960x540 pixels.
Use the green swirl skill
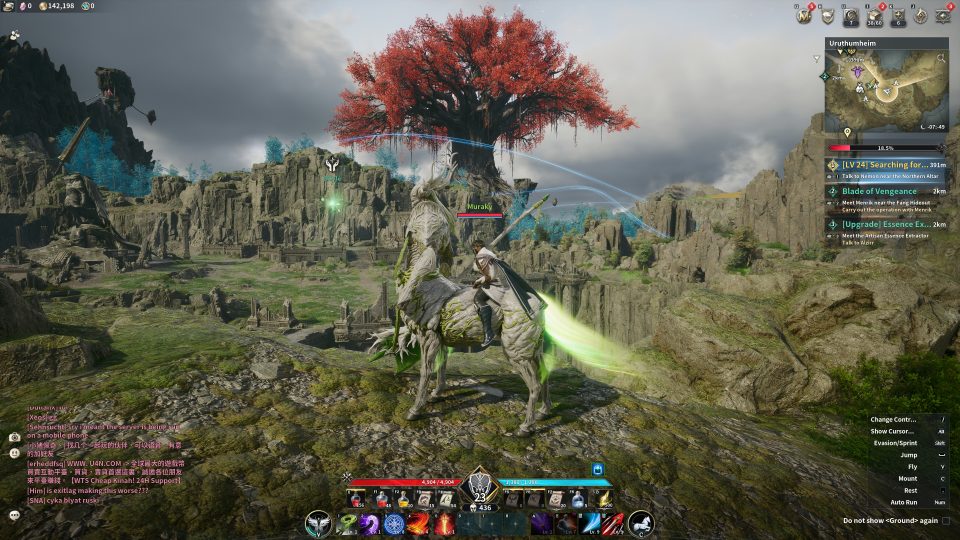click(347, 523)
